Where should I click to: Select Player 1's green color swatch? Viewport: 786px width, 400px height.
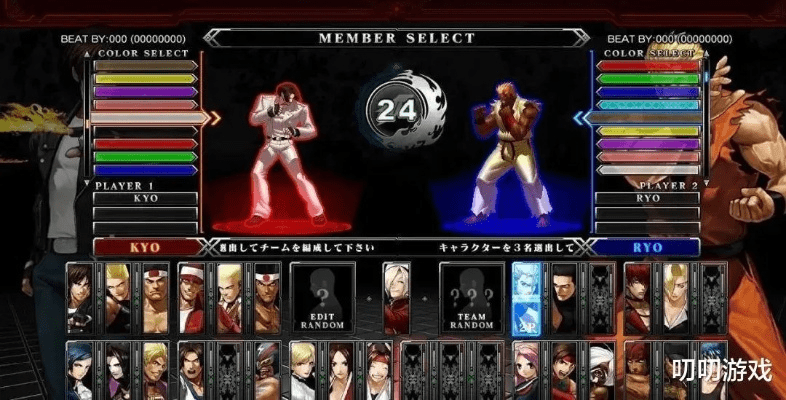pos(144,156)
